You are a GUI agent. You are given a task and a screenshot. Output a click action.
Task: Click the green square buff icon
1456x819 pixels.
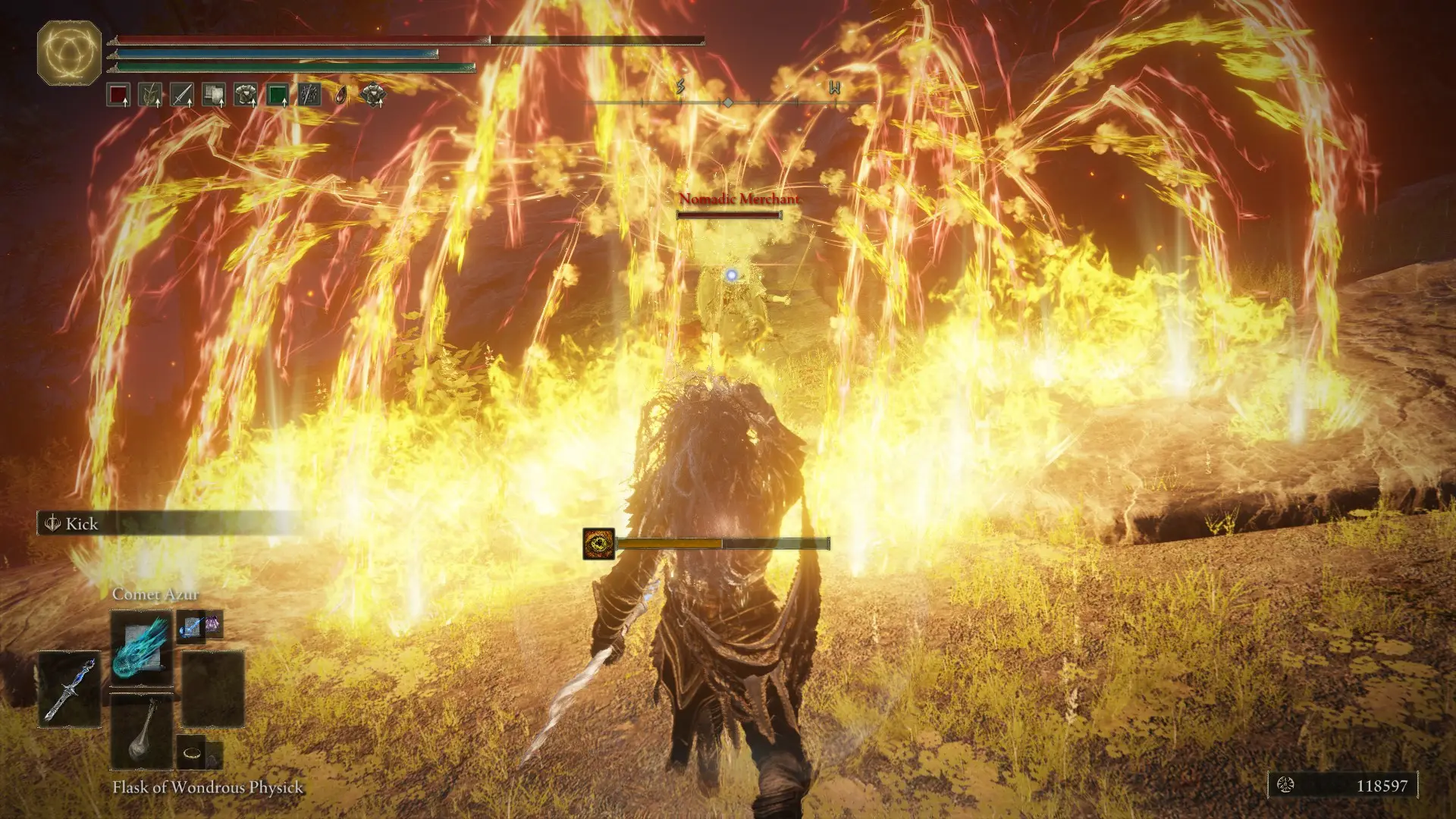pos(278,96)
